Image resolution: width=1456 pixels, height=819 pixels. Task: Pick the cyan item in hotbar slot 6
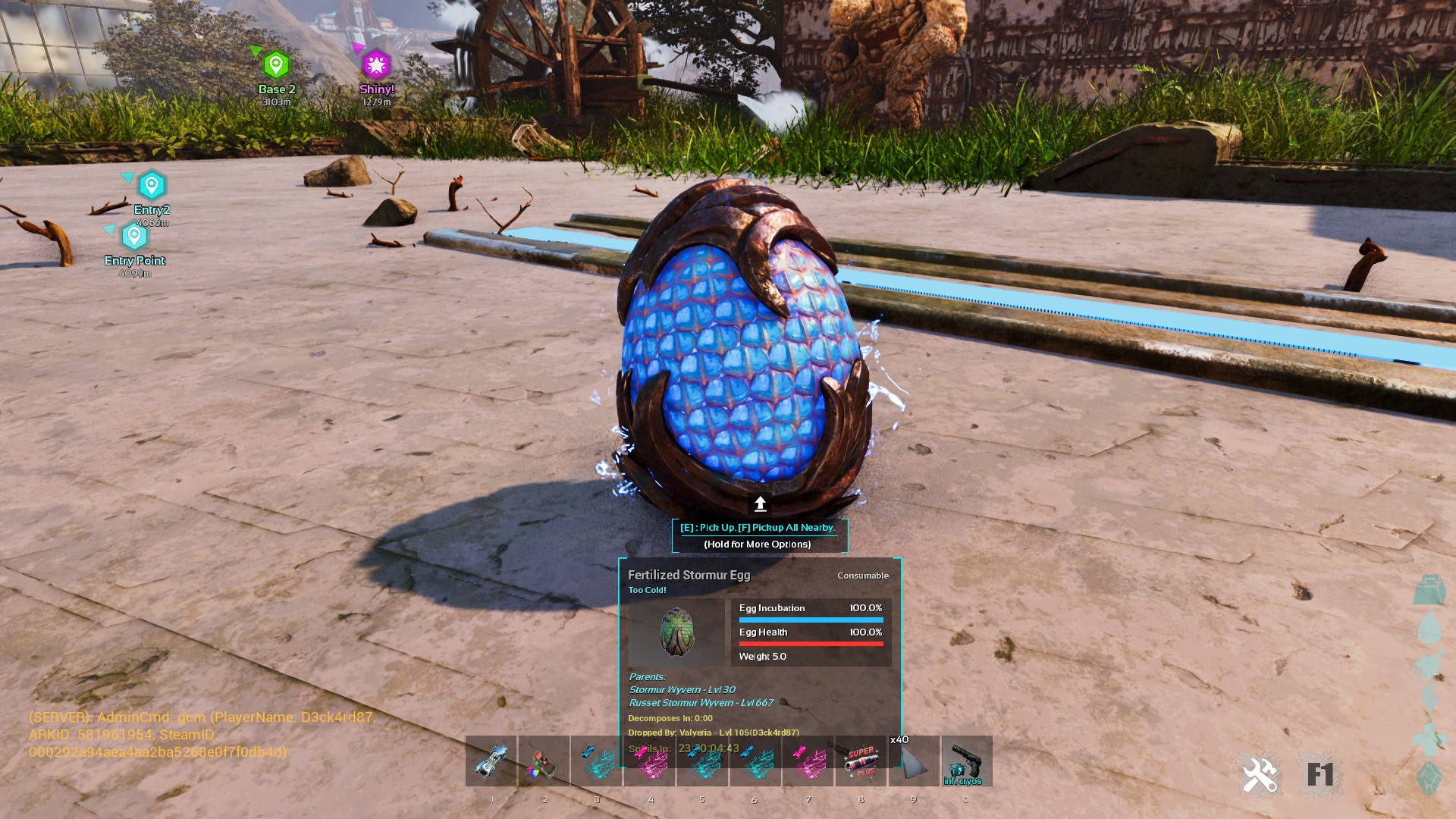[x=755, y=761]
